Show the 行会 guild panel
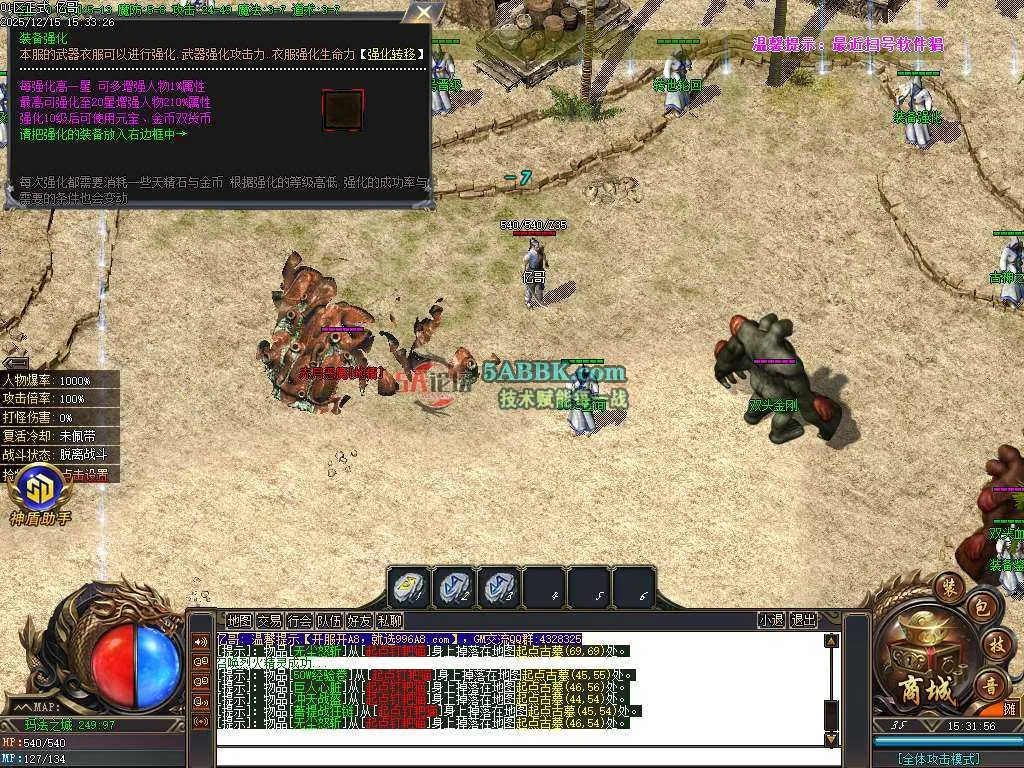This screenshot has height=768, width=1024. pos(299,620)
